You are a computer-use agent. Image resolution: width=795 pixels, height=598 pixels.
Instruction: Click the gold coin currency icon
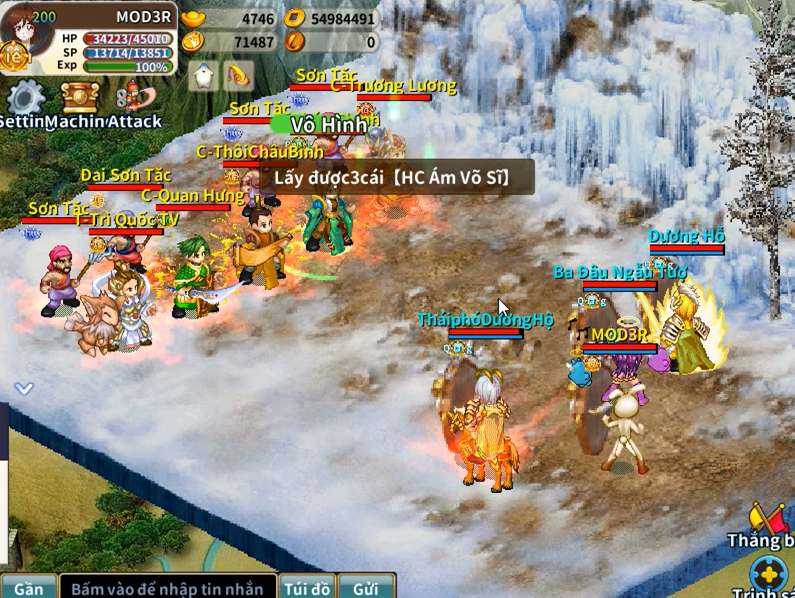click(295, 18)
